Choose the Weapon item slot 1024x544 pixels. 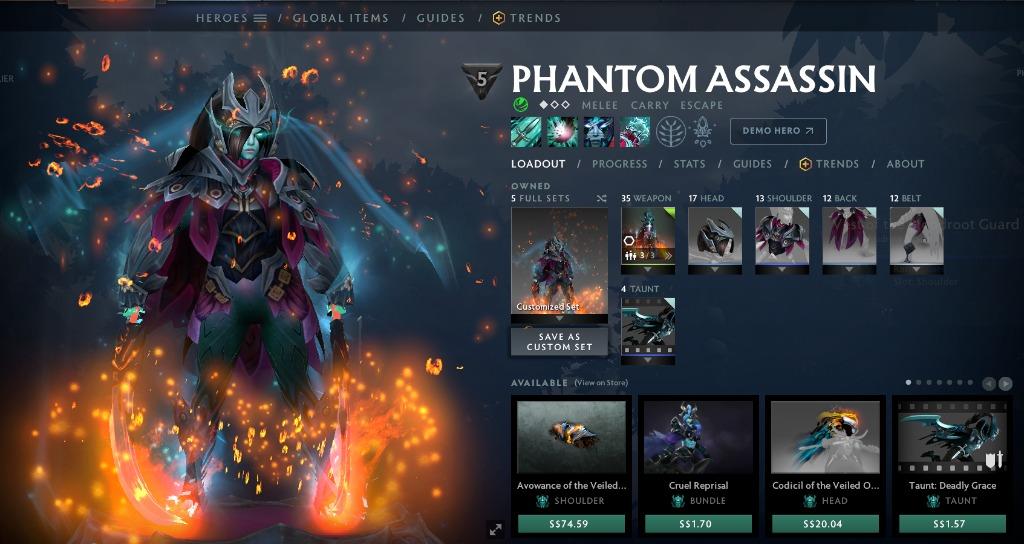[x=648, y=236]
